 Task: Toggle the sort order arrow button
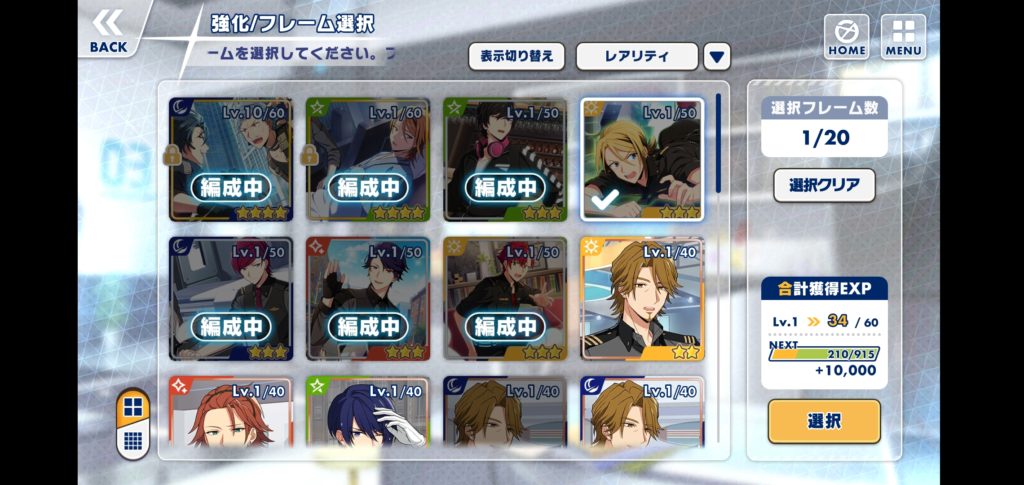click(x=717, y=57)
